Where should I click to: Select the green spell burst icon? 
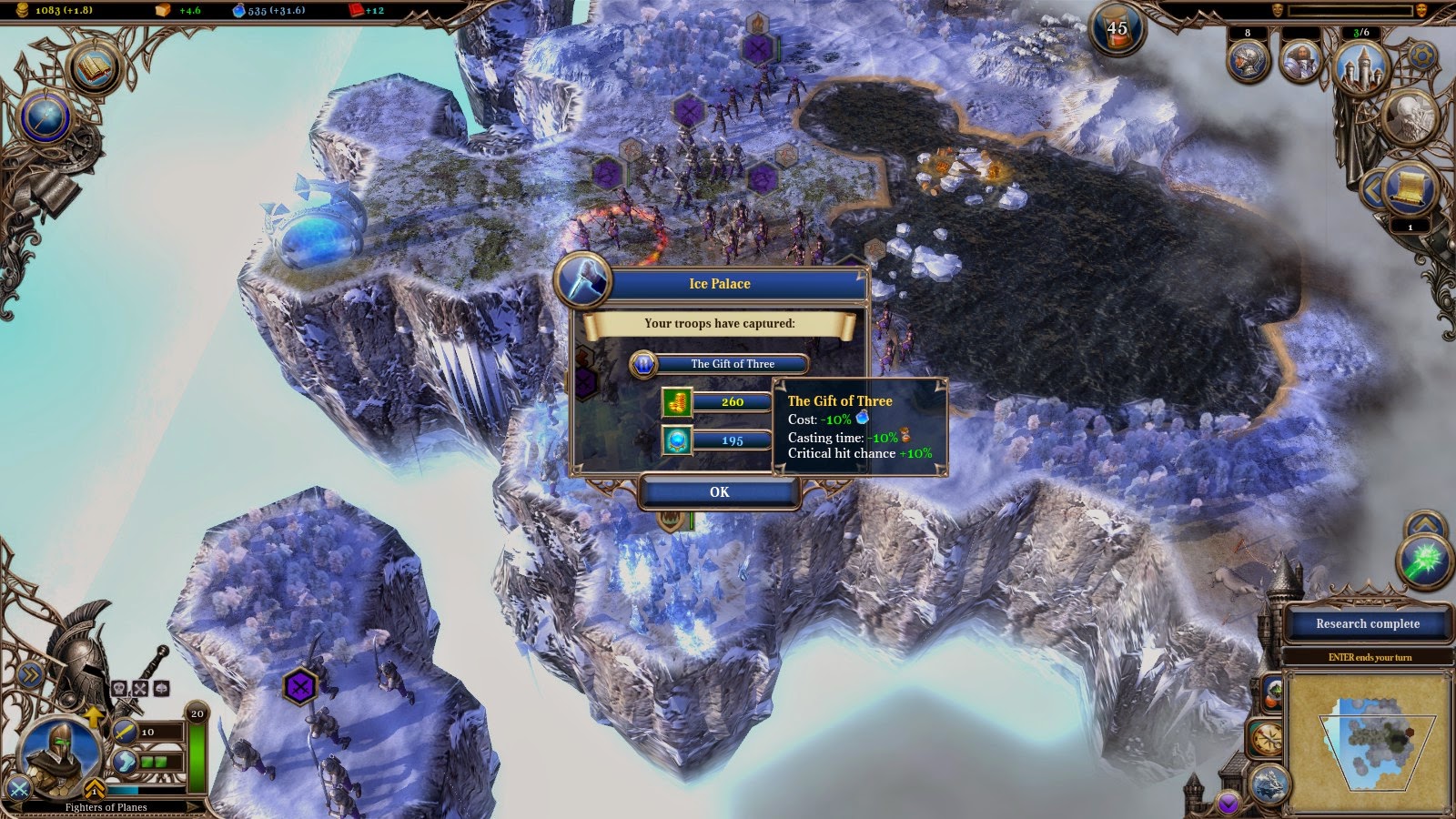pos(1423,561)
